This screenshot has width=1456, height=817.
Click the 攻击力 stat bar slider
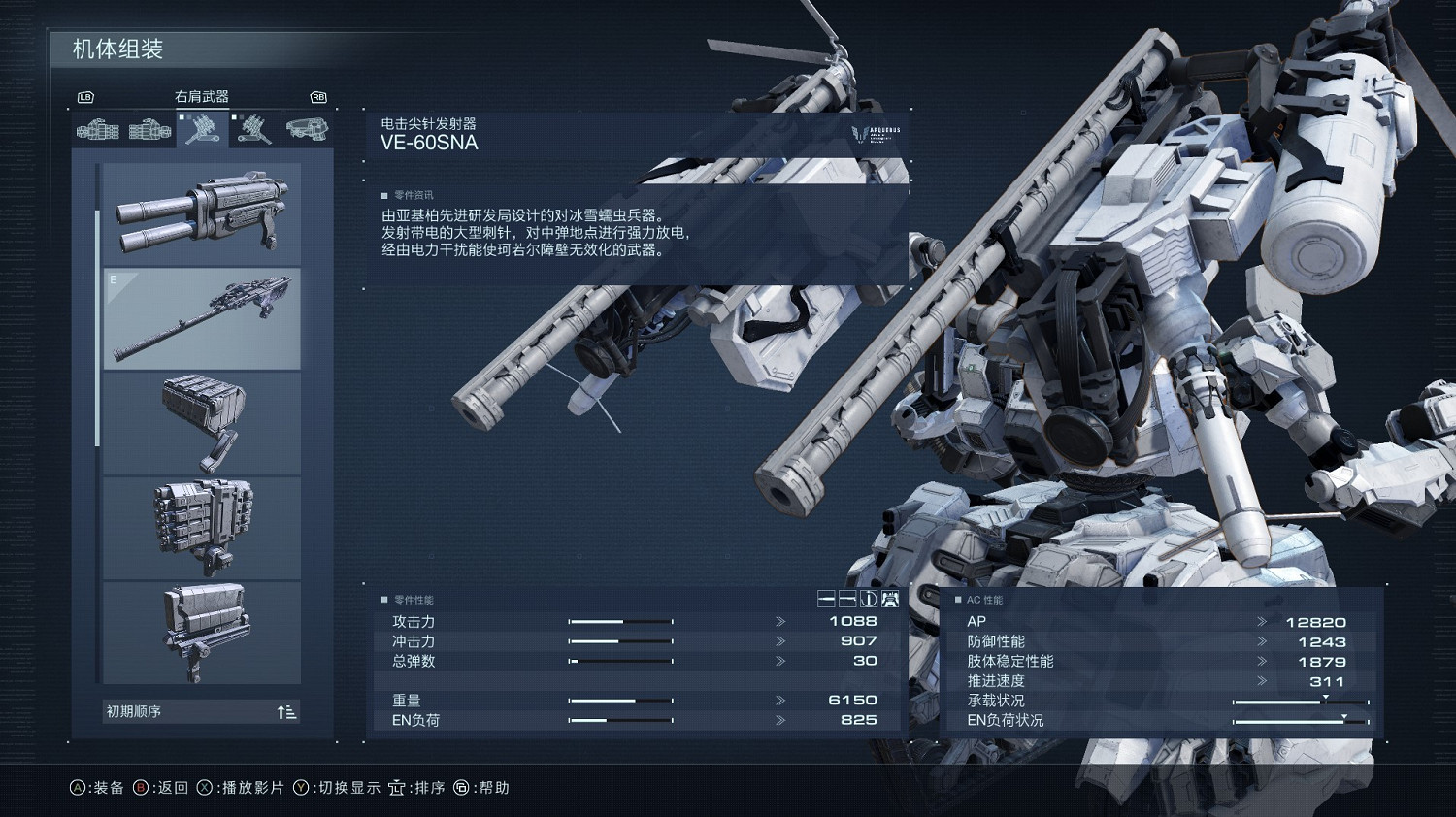click(x=621, y=620)
